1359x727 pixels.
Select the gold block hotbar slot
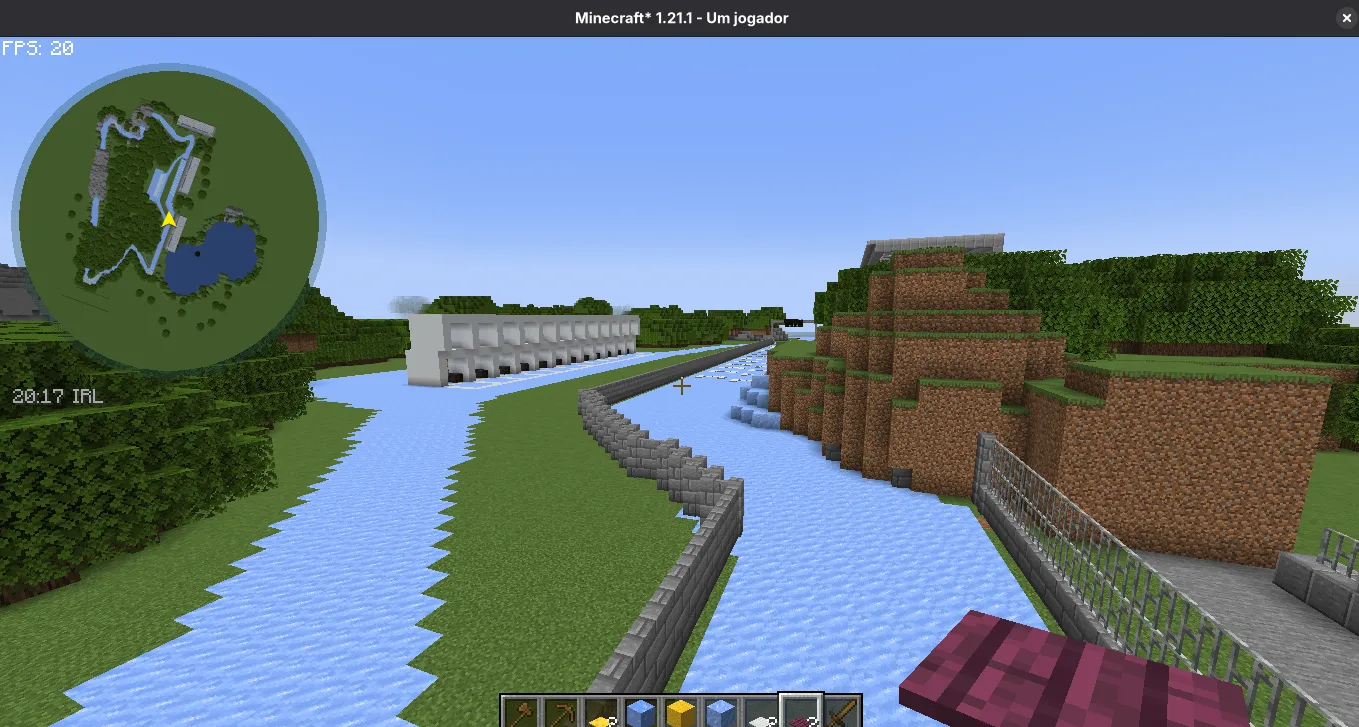click(681, 709)
